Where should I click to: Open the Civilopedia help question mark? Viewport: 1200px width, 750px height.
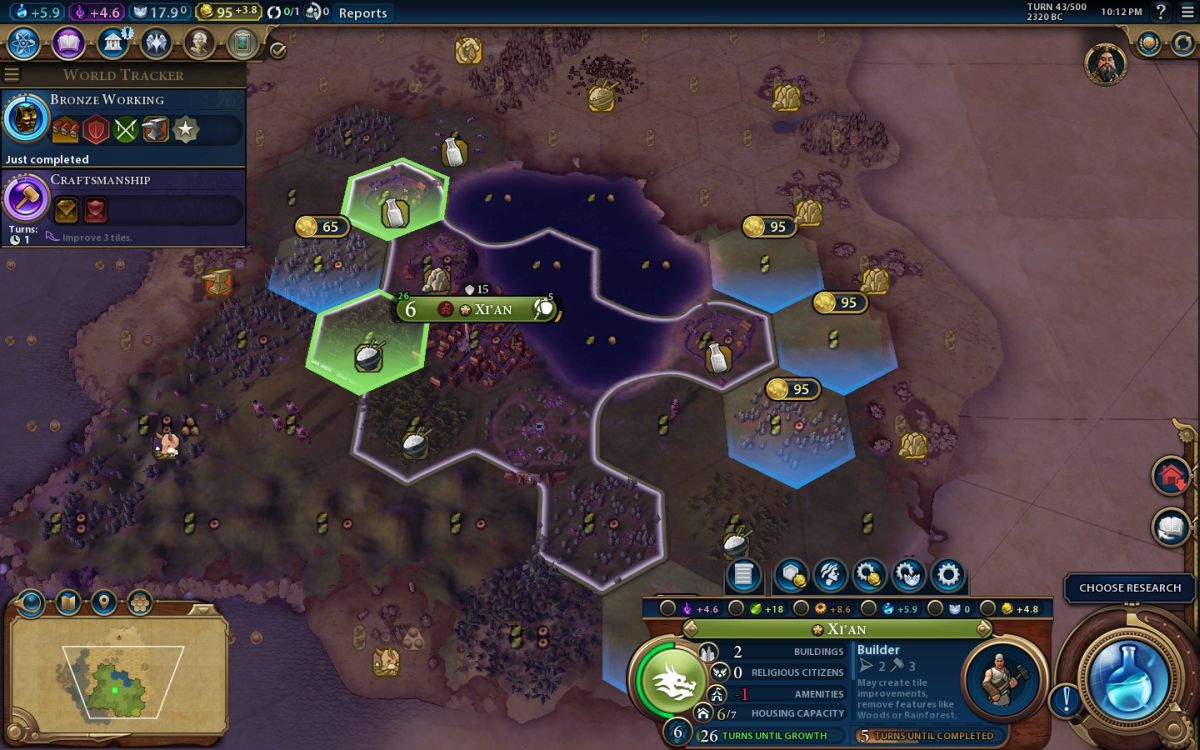[x=1161, y=12]
